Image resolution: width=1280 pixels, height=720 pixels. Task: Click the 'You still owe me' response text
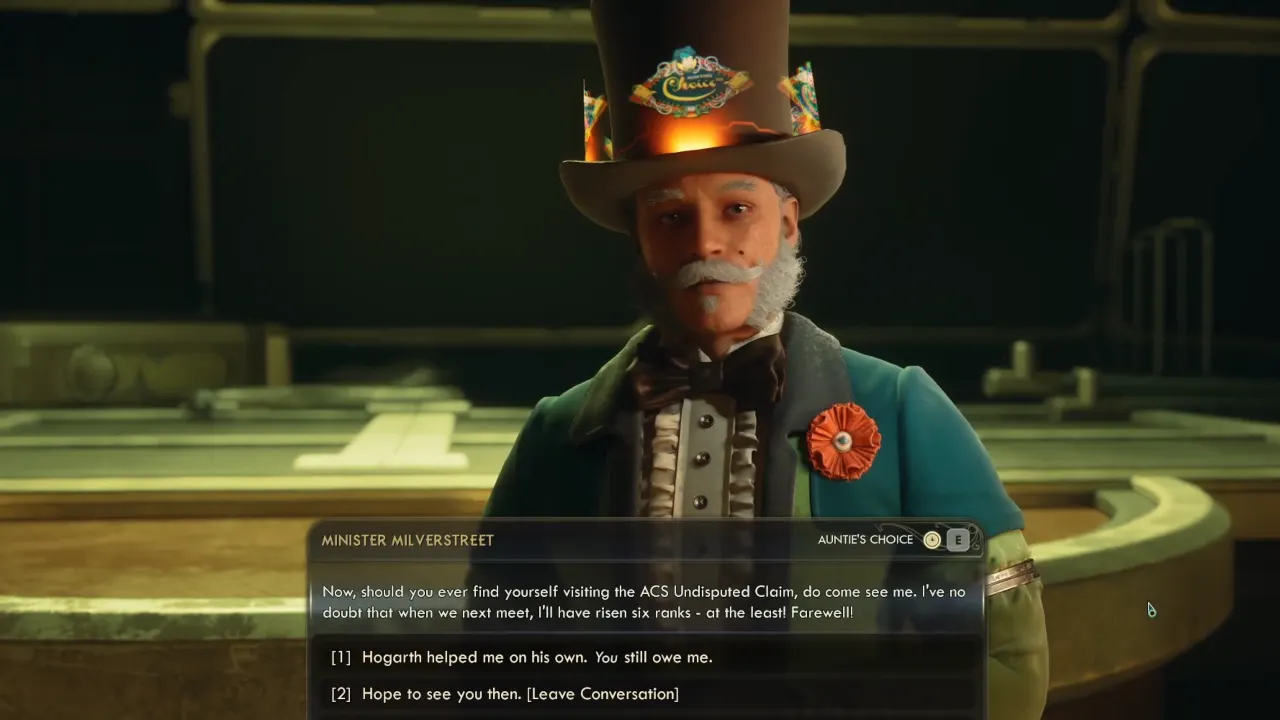[x=655, y=657]
